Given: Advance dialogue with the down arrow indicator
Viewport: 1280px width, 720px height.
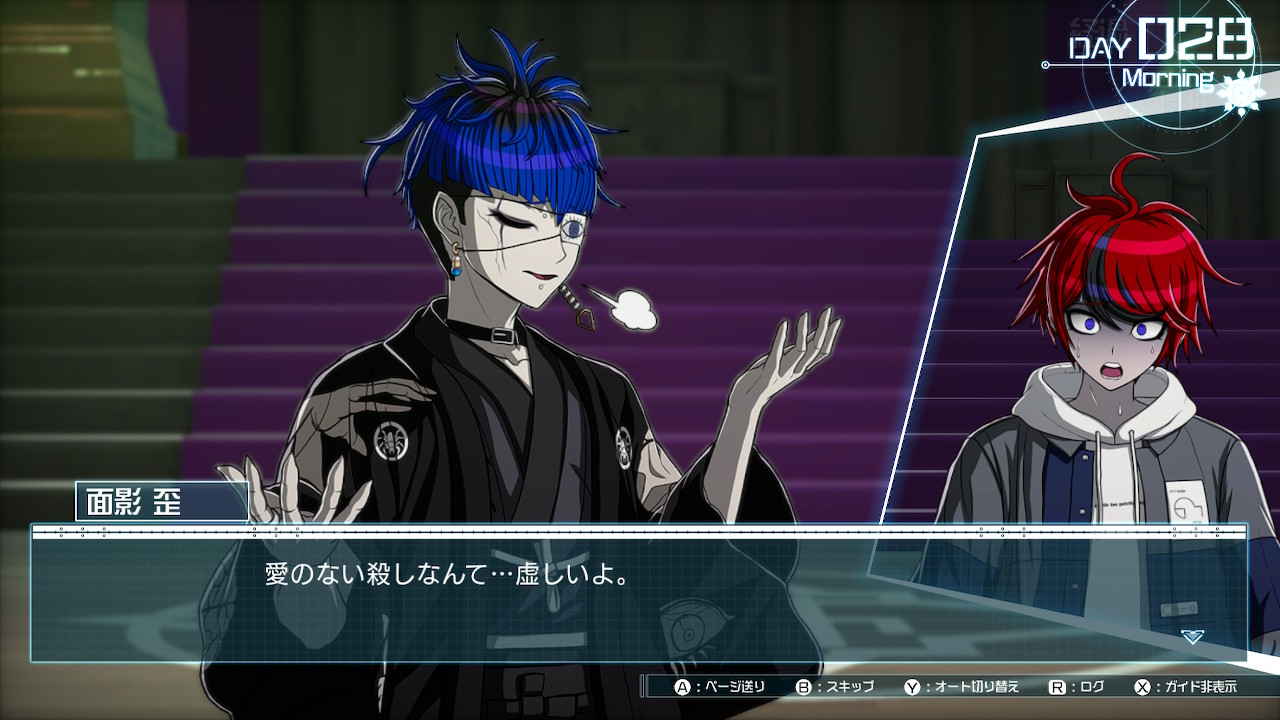Looking at the screenshot, I should 1191,636.
